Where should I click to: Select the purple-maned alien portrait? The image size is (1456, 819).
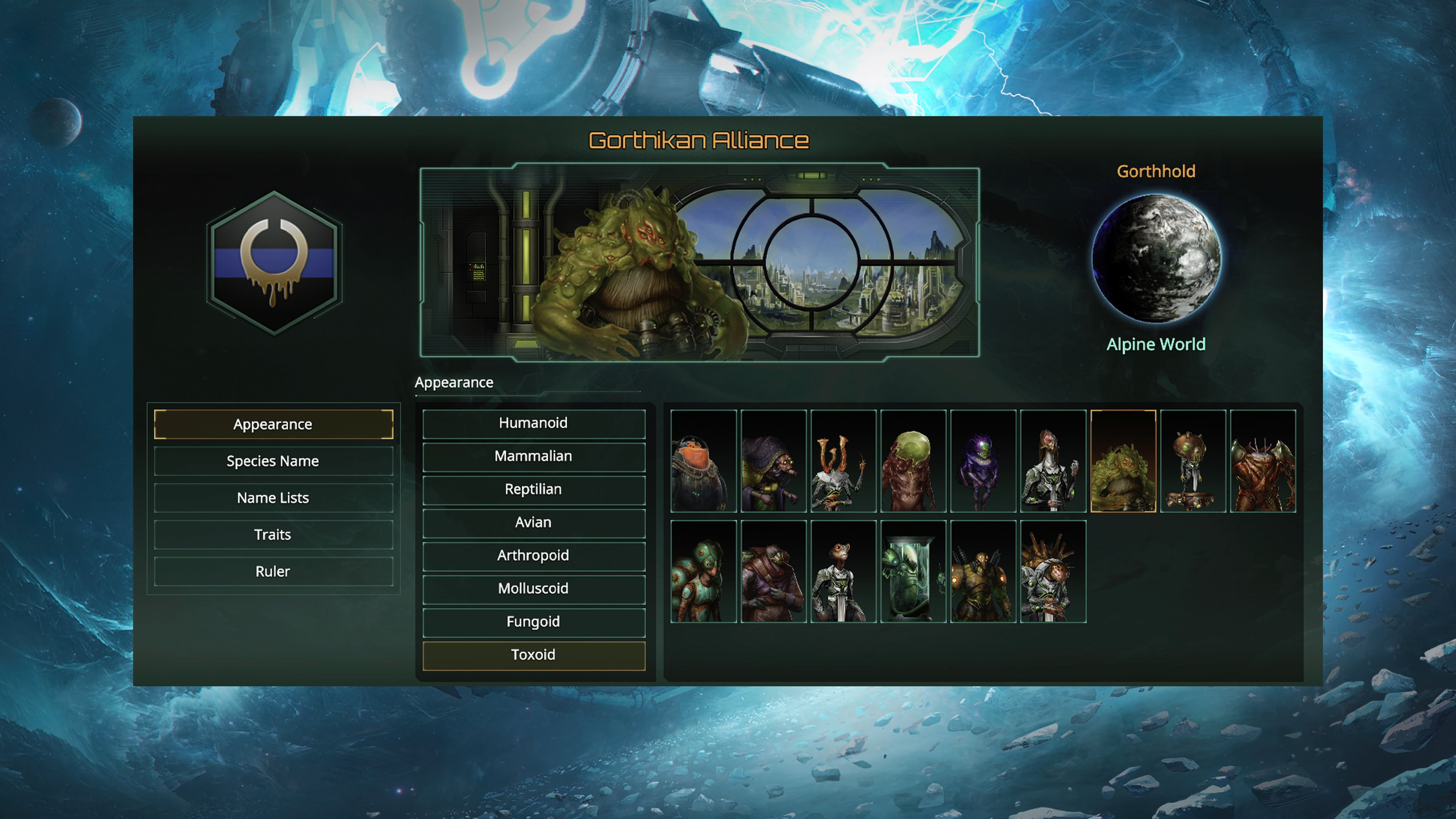pos(983,461)
